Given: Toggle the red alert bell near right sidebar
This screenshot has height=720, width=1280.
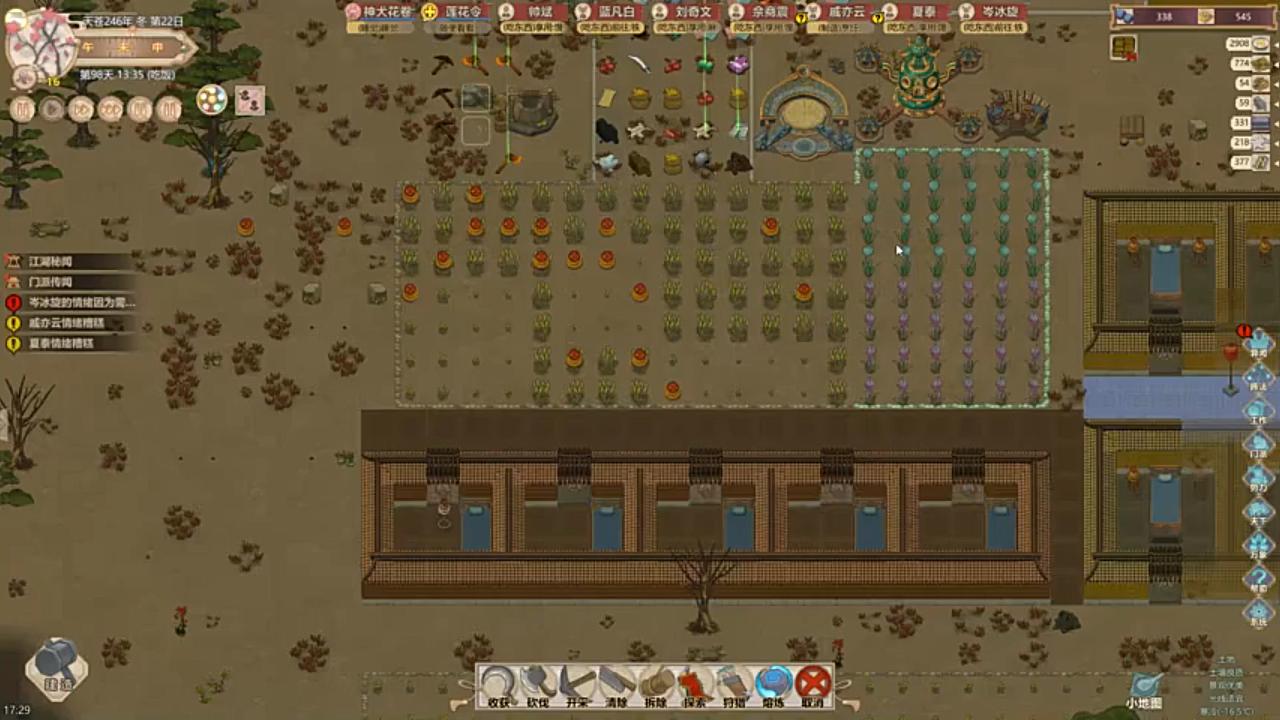Looking at the screenshot, I should 1245,330.
